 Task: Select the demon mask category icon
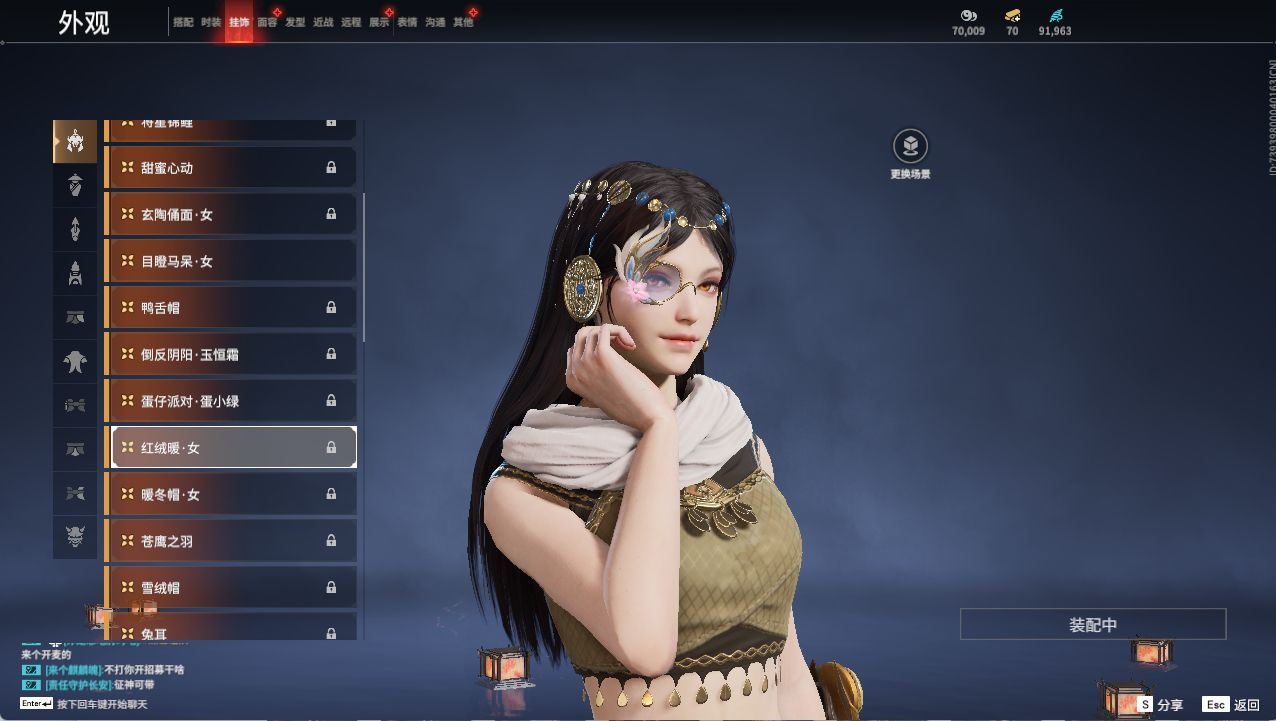75,538
